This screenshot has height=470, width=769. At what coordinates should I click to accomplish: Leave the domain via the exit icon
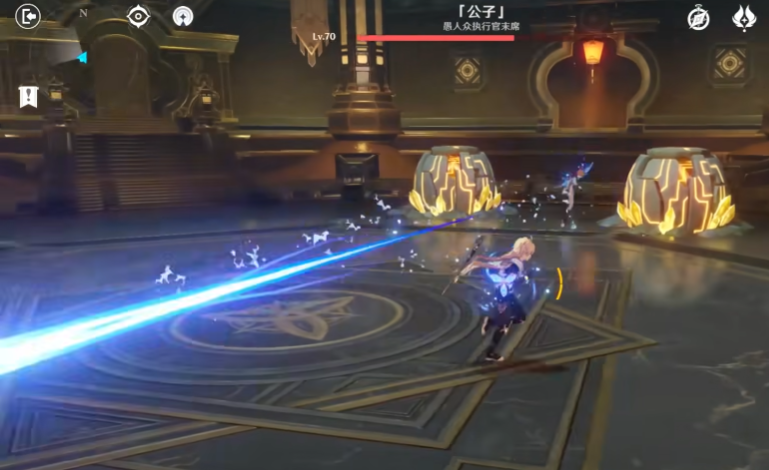click(x=28, y=17)
